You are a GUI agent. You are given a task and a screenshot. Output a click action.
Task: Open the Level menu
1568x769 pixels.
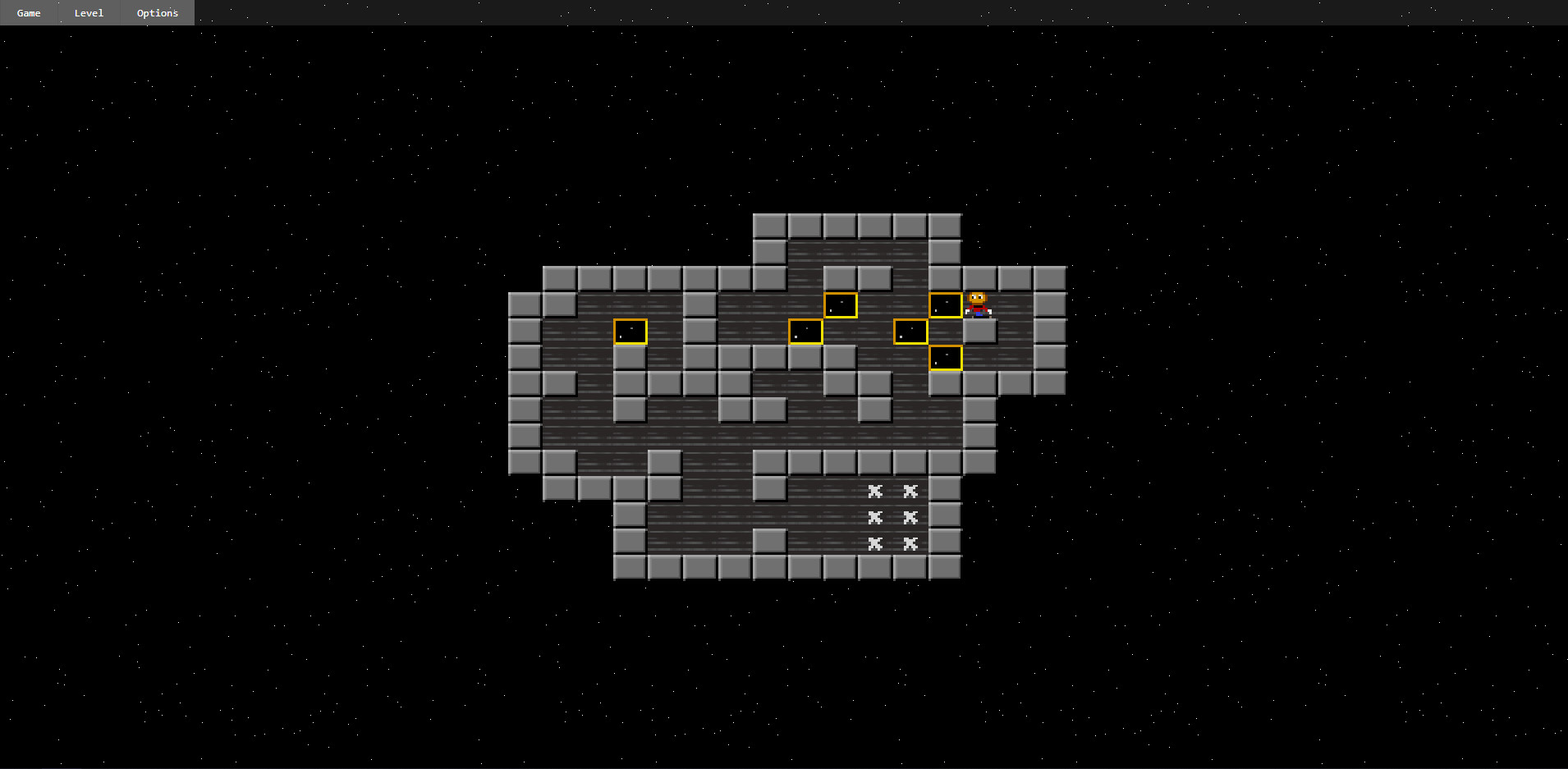(x=88, y=12)
